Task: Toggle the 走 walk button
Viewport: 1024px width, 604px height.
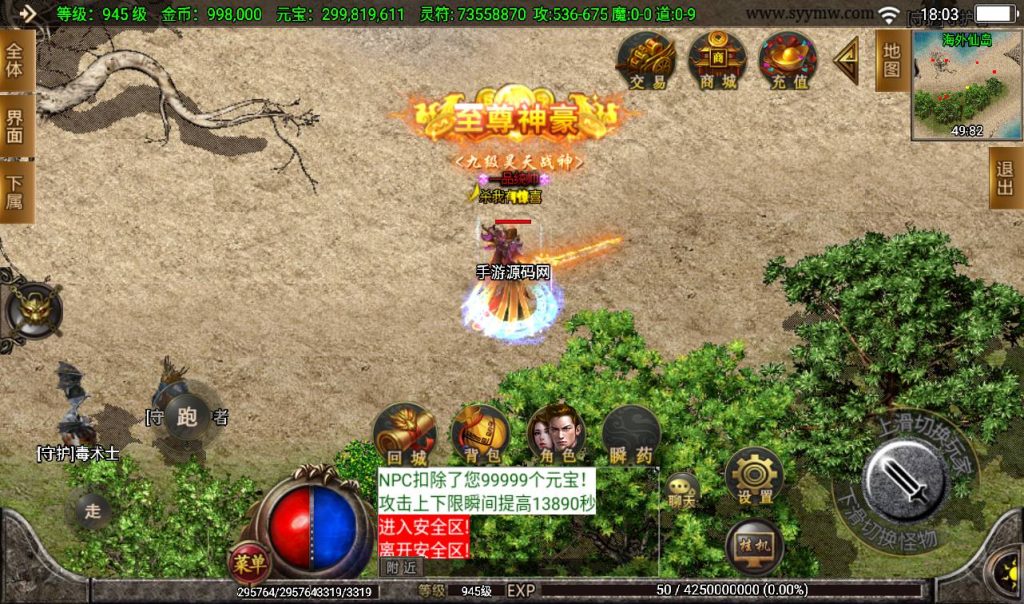Action: point(93,511)
